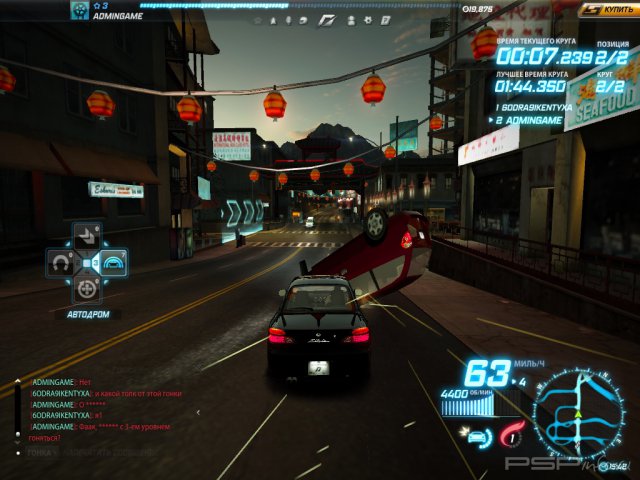This screenshot has height=480, width=640.
Task: Activate the red nitrous flame icon
Action: [x=512, y=433]
